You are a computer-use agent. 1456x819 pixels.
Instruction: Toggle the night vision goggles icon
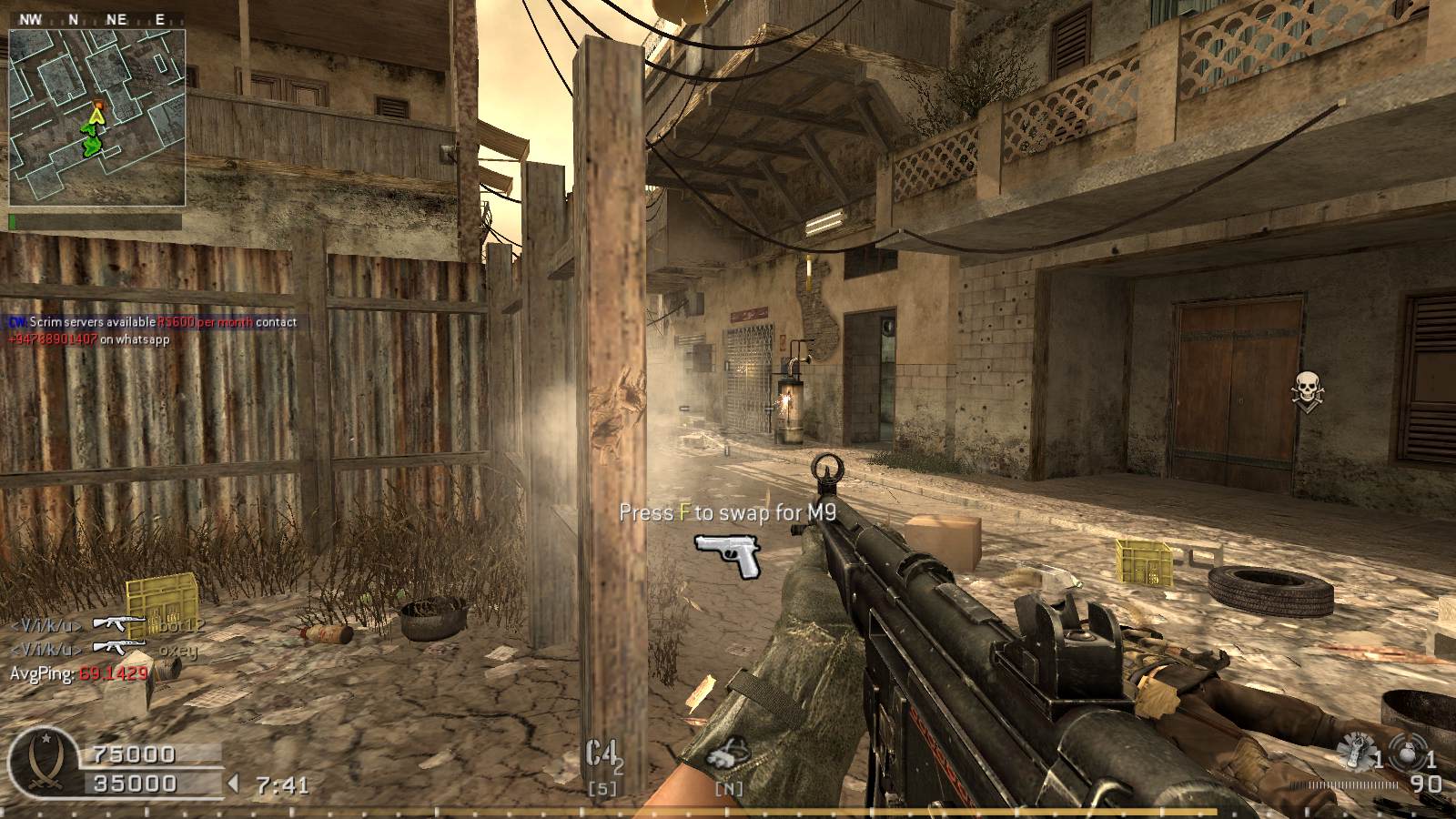(x=728, y=754)
